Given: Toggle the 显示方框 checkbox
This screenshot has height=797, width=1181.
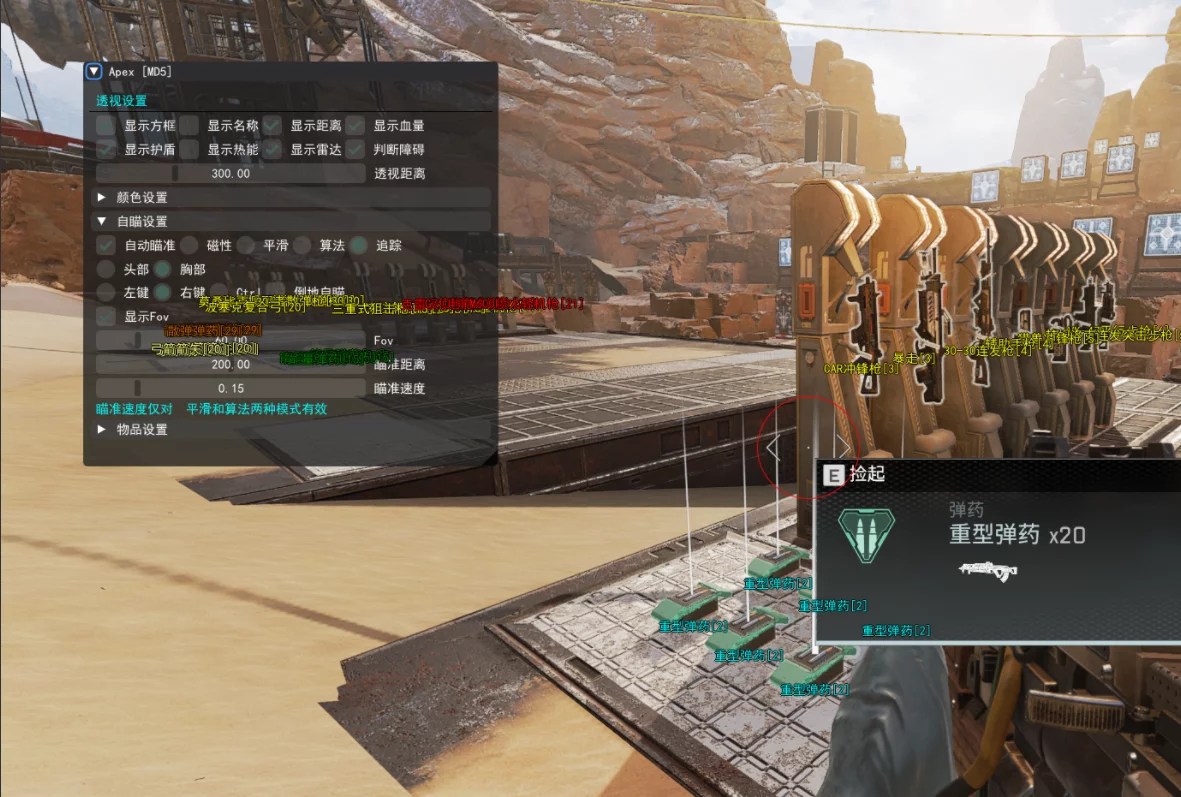Looking at the screenshot, I should click(x=105, y=126).
